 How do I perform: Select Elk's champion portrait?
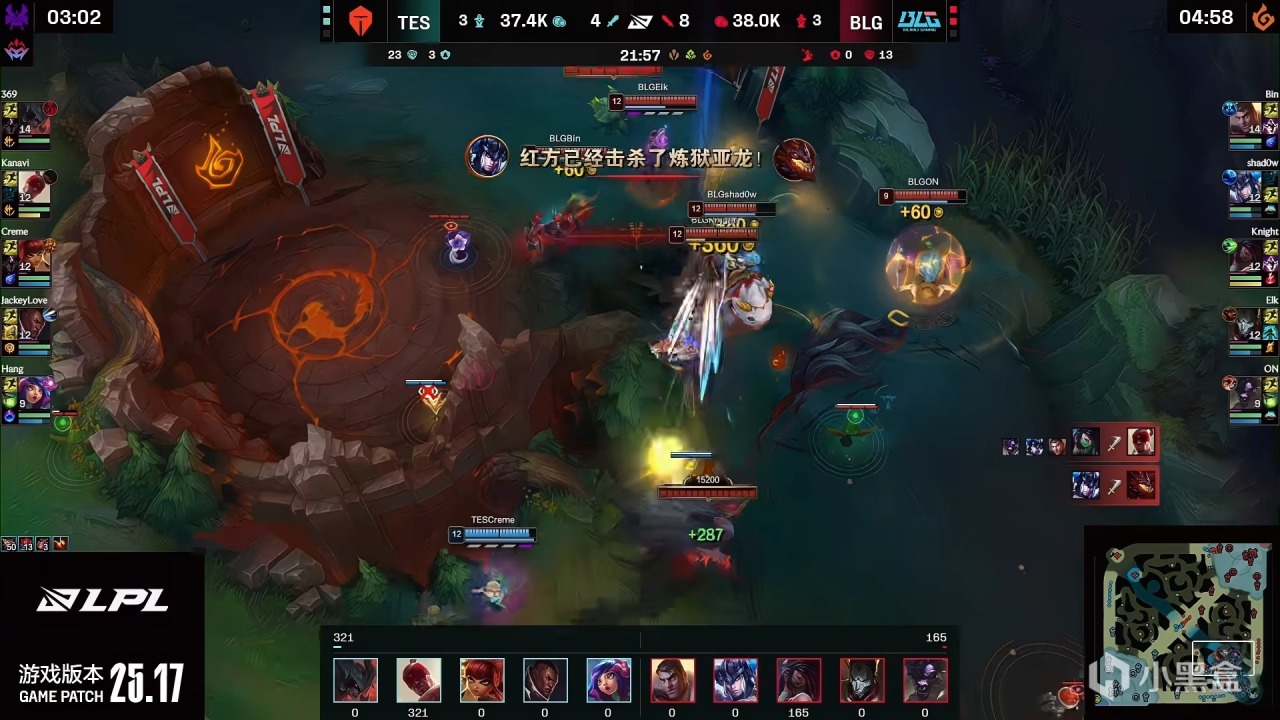1247,323
